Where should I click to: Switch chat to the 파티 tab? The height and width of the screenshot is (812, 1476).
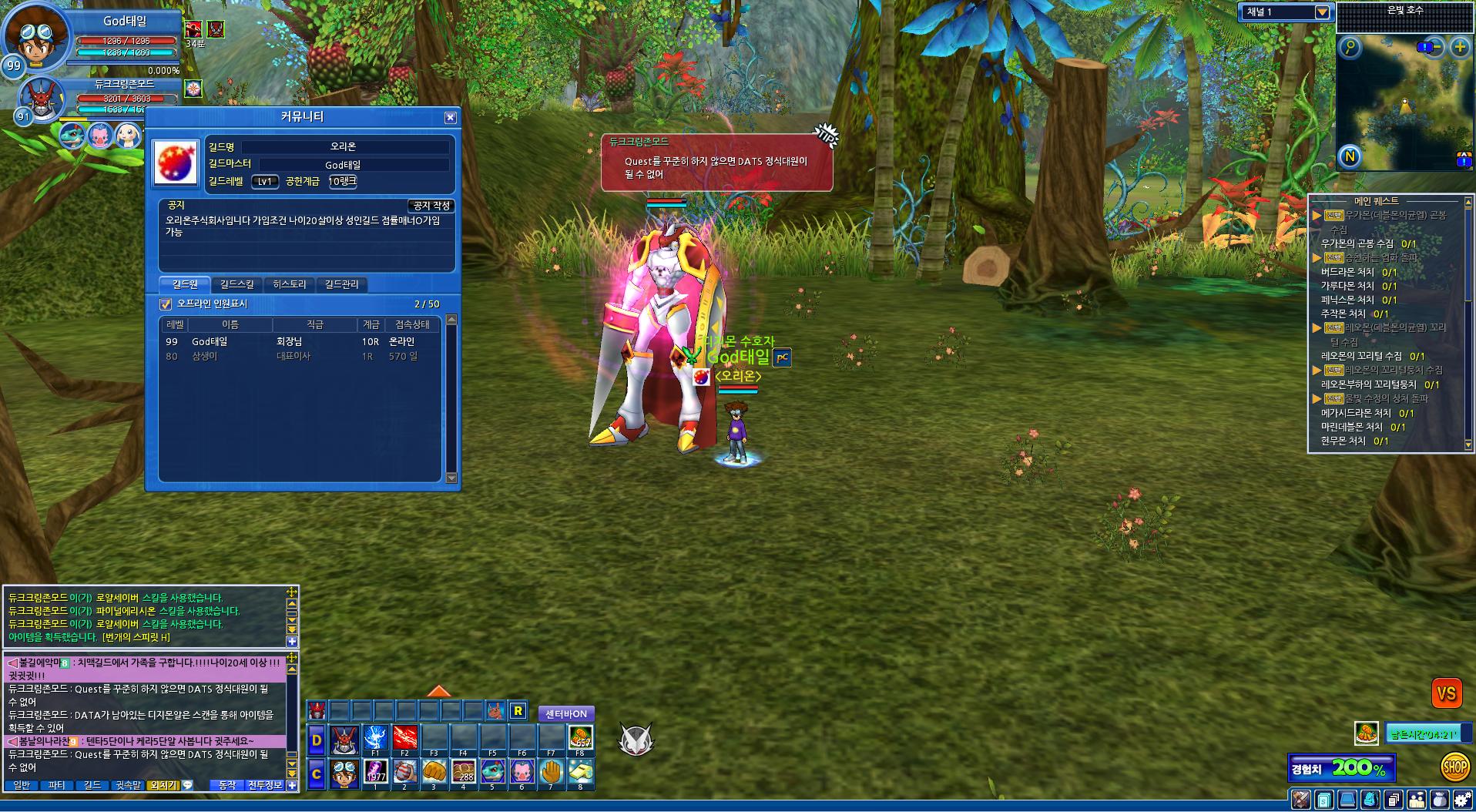pyautogui.click(x=56, y=786)
